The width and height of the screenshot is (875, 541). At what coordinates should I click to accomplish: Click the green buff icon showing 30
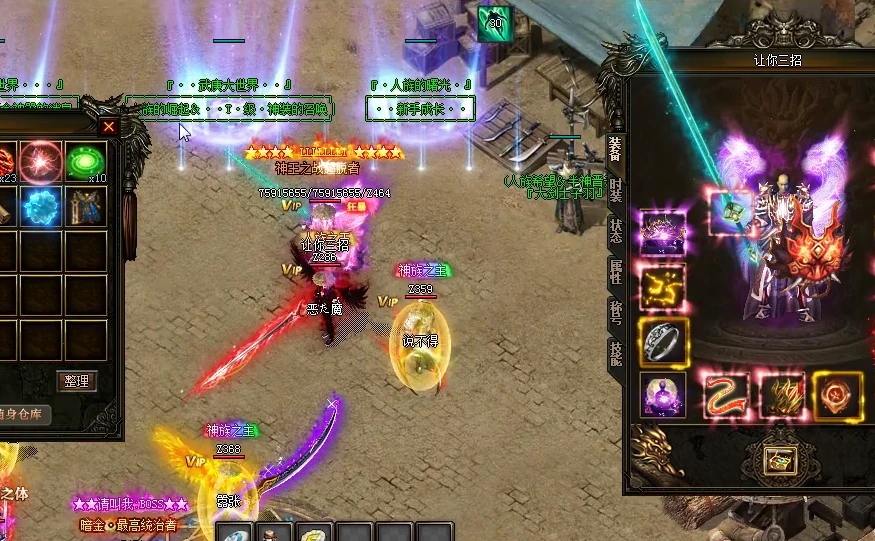point(493,24)
